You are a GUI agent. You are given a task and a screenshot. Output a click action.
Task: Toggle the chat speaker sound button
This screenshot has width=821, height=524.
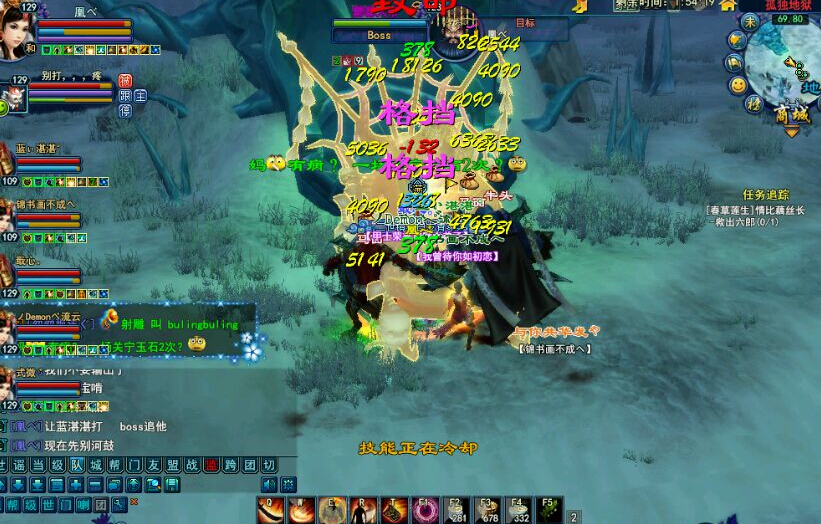269,485
